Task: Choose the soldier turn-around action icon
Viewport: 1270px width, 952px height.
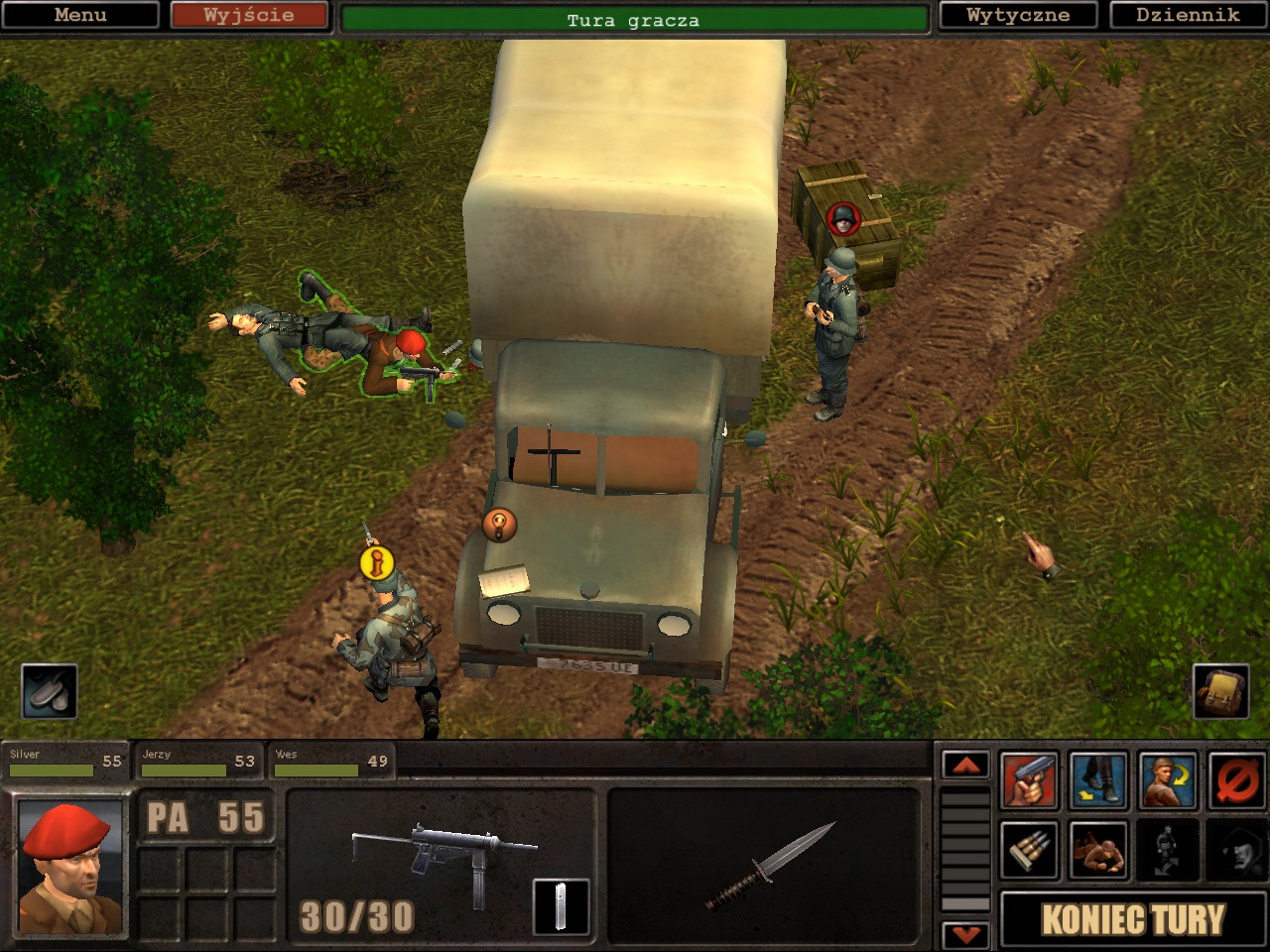Action: pyautogui.click(x=1168, y=780)
